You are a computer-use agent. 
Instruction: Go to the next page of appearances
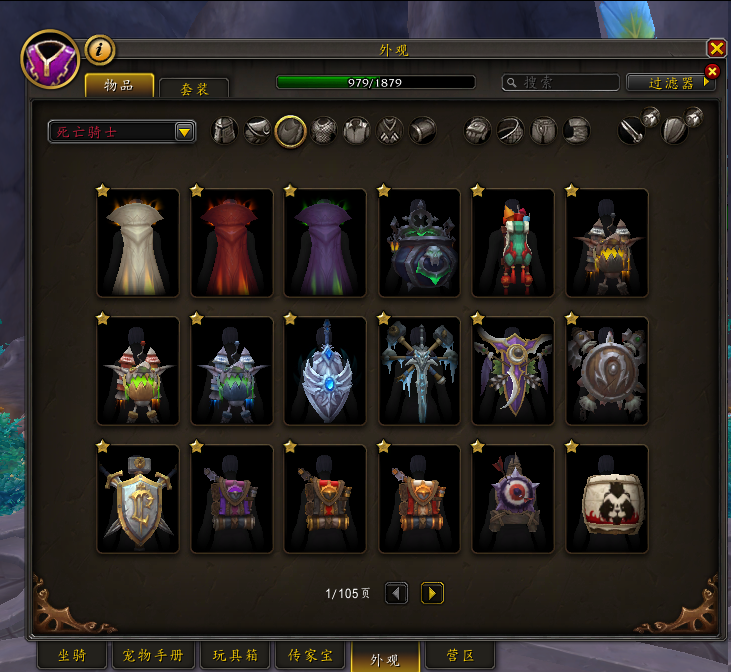pos(432,593)
